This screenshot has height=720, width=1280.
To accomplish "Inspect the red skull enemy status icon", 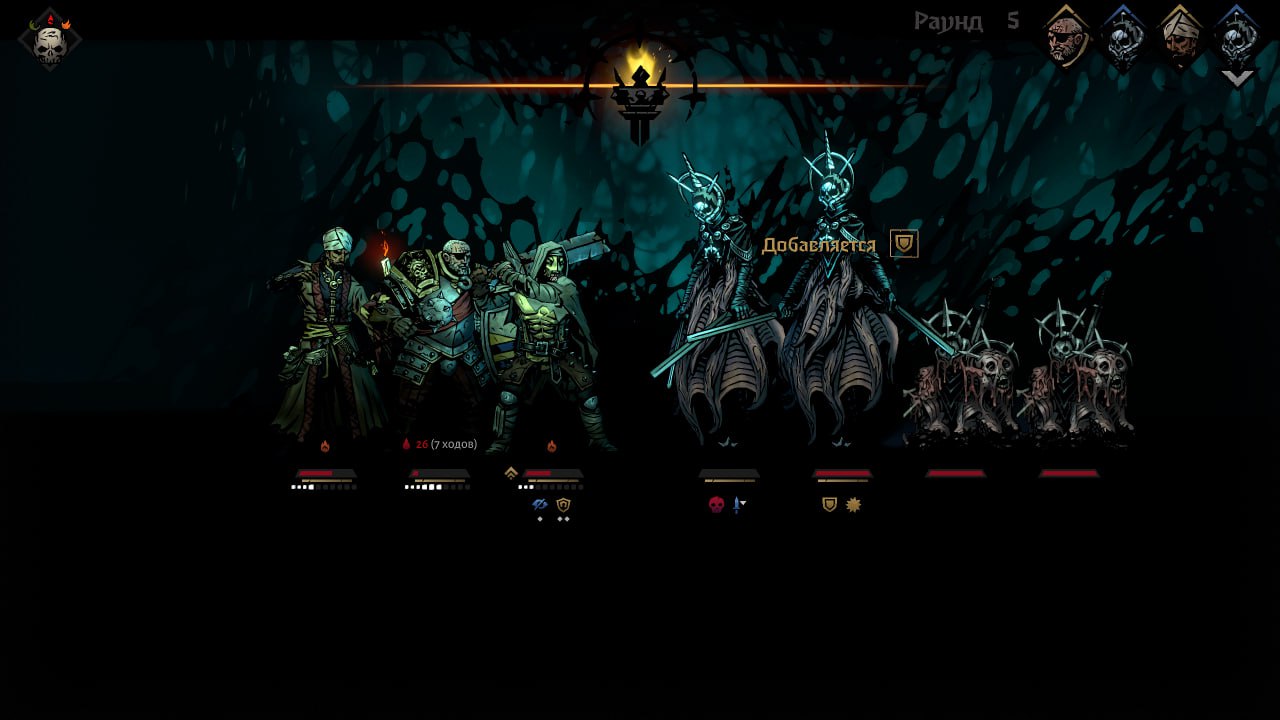I will pos(716,505).
